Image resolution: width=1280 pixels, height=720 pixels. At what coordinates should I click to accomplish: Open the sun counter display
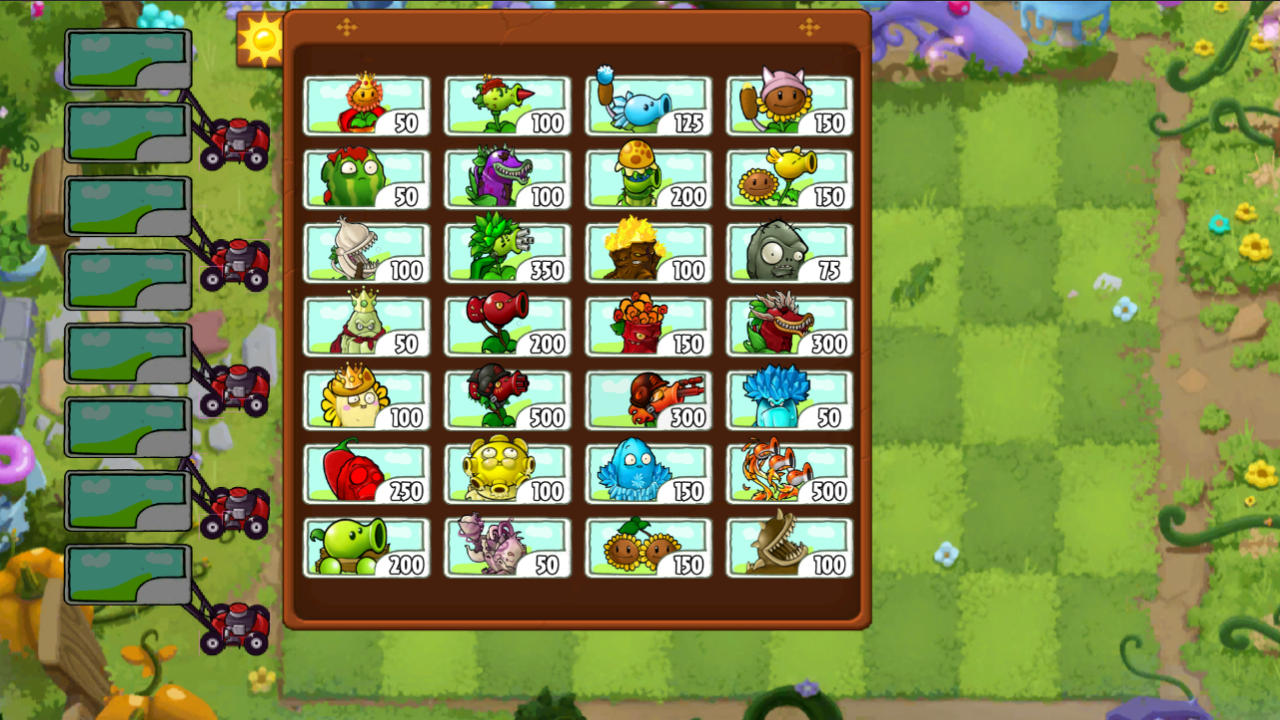pyautogui.click(x=260, y=40)
